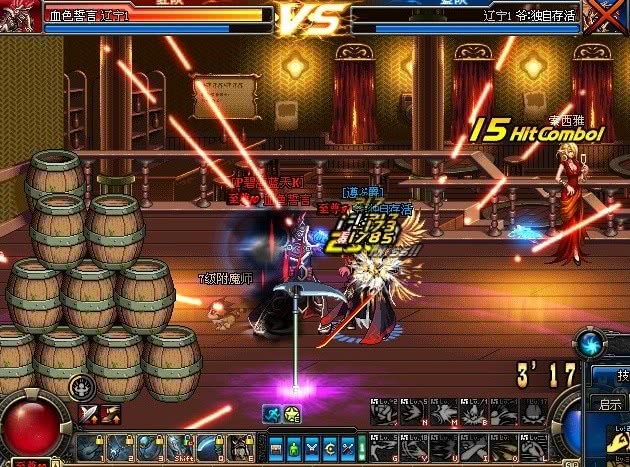Toggle the blue running figure icon
Screen dimensions: 630x467
point(270,412)
